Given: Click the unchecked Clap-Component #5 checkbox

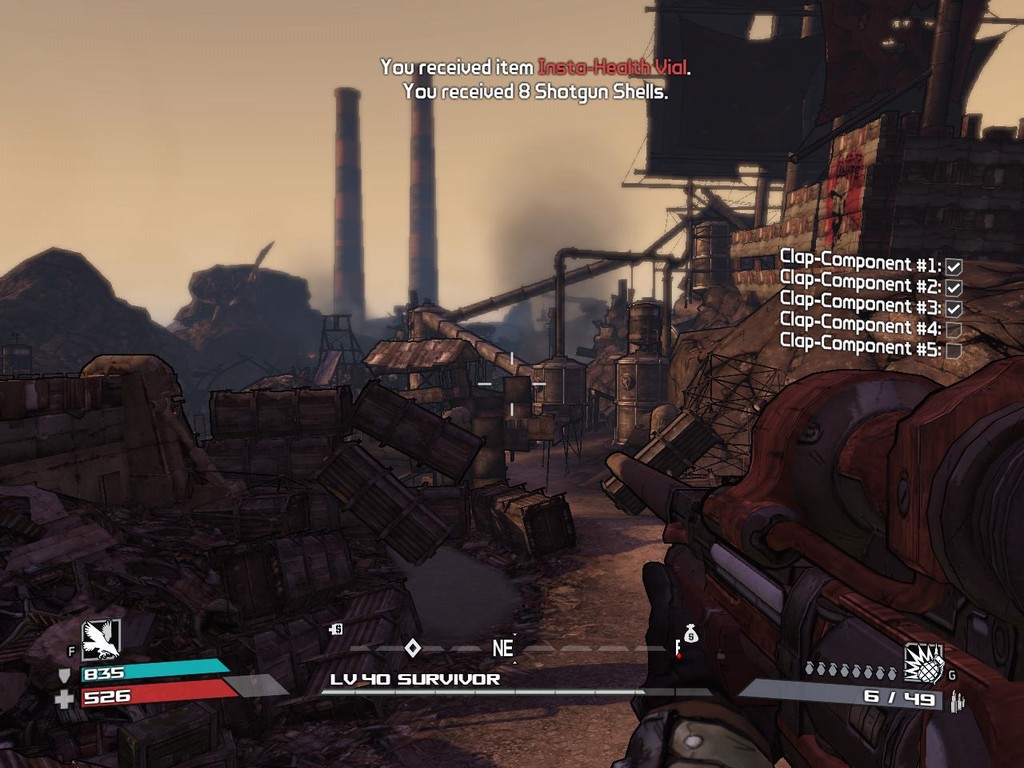Looking at the screenshot, I should tap(953, 351).
